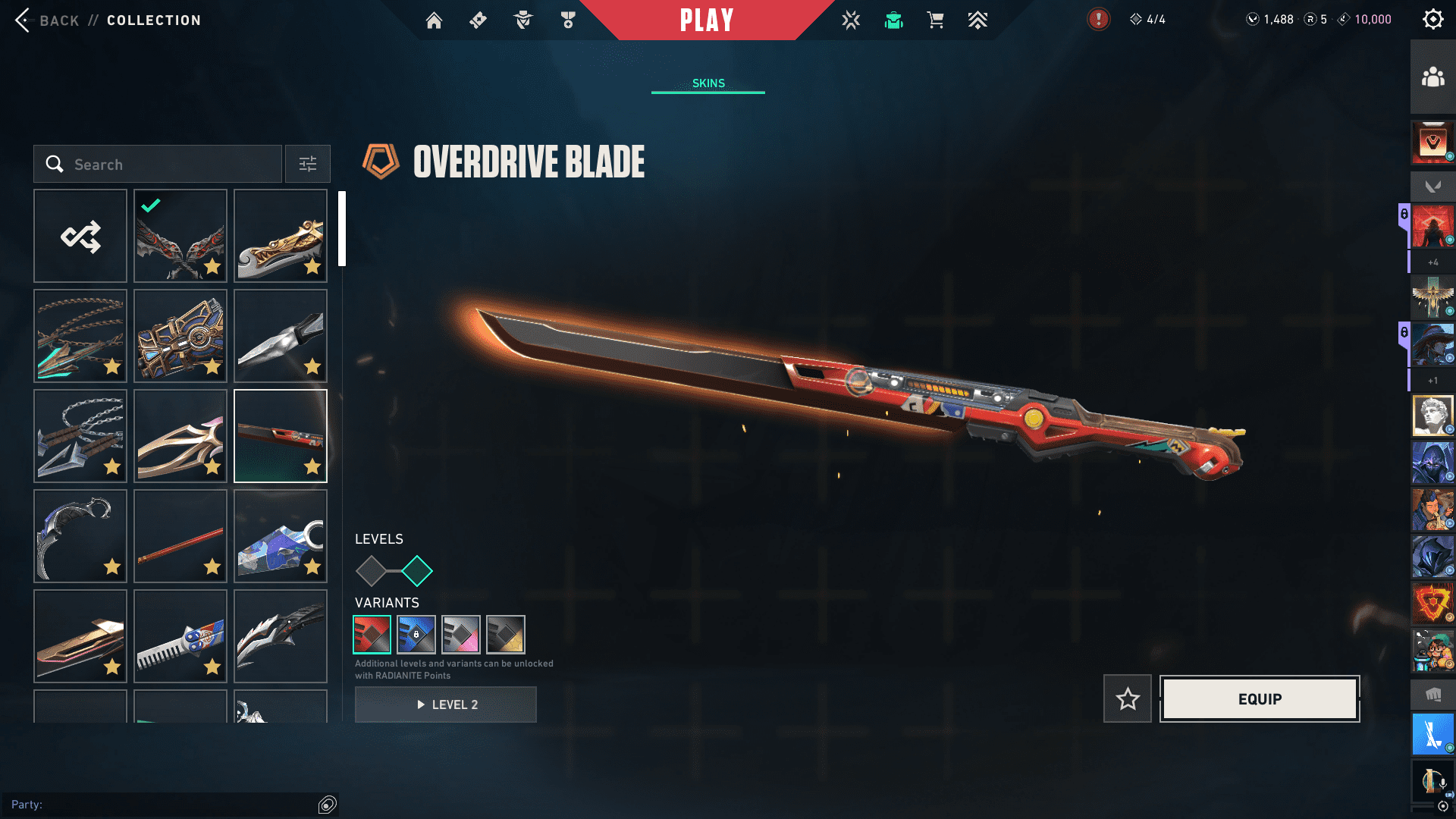Choose the locked blue variant swatch

click(416, 635)
